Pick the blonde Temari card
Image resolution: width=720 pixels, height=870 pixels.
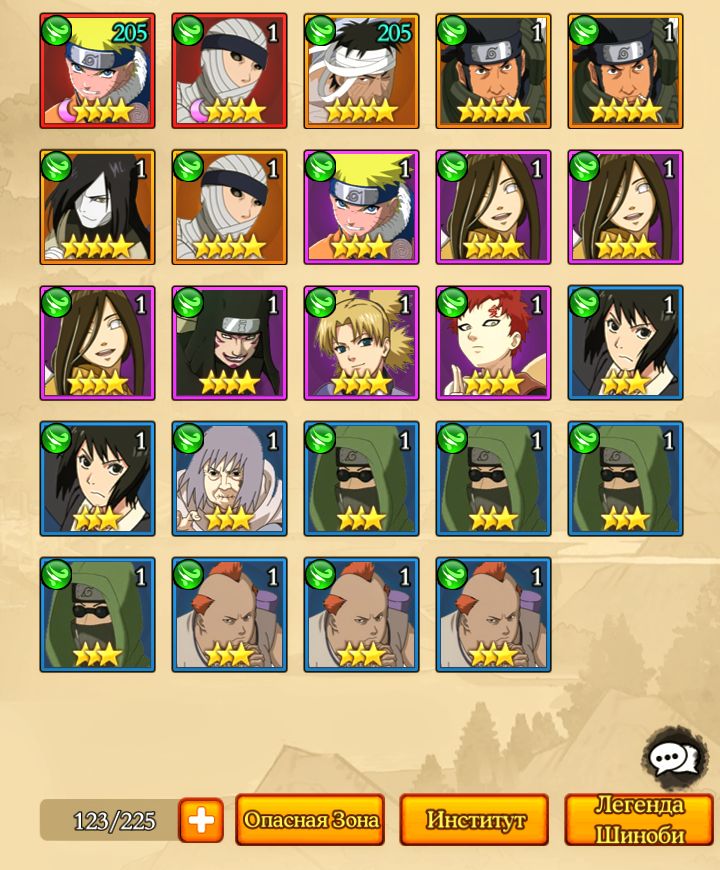361,343
